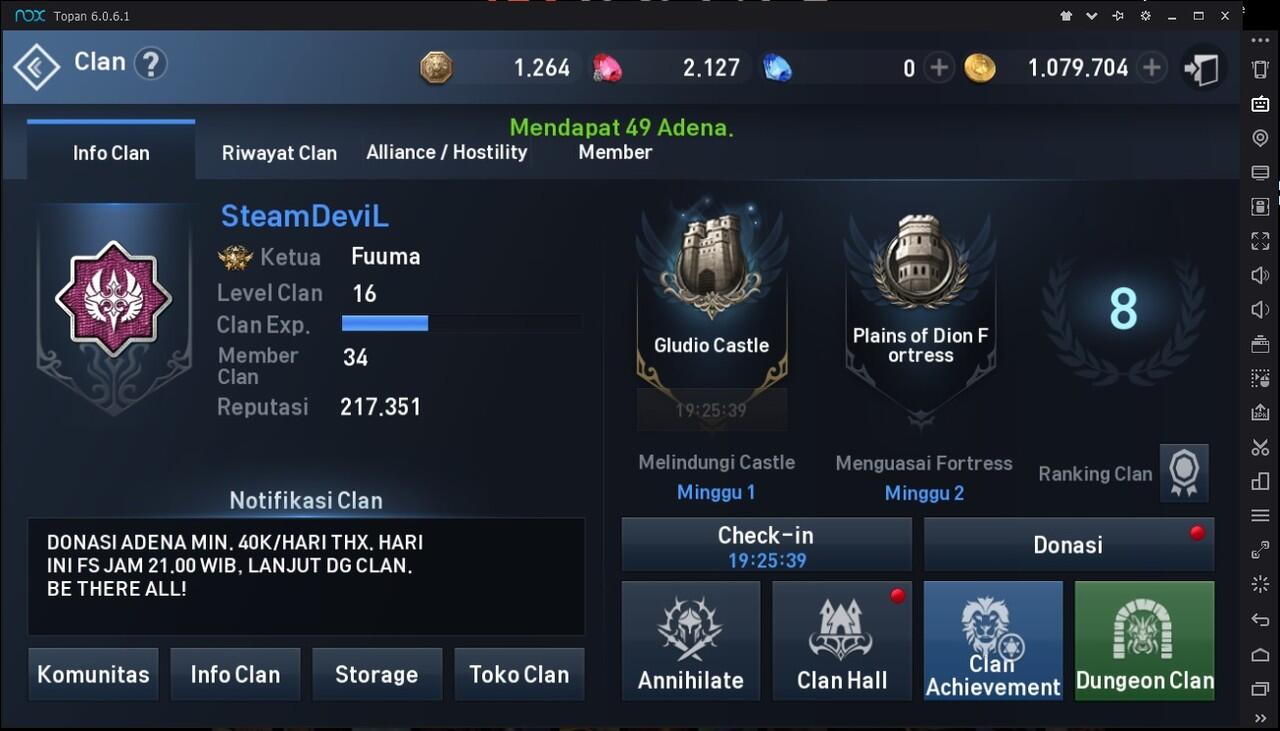Open the Clan help question mark
Viewport: 1280px width, 731px height.
pos(150,64)
